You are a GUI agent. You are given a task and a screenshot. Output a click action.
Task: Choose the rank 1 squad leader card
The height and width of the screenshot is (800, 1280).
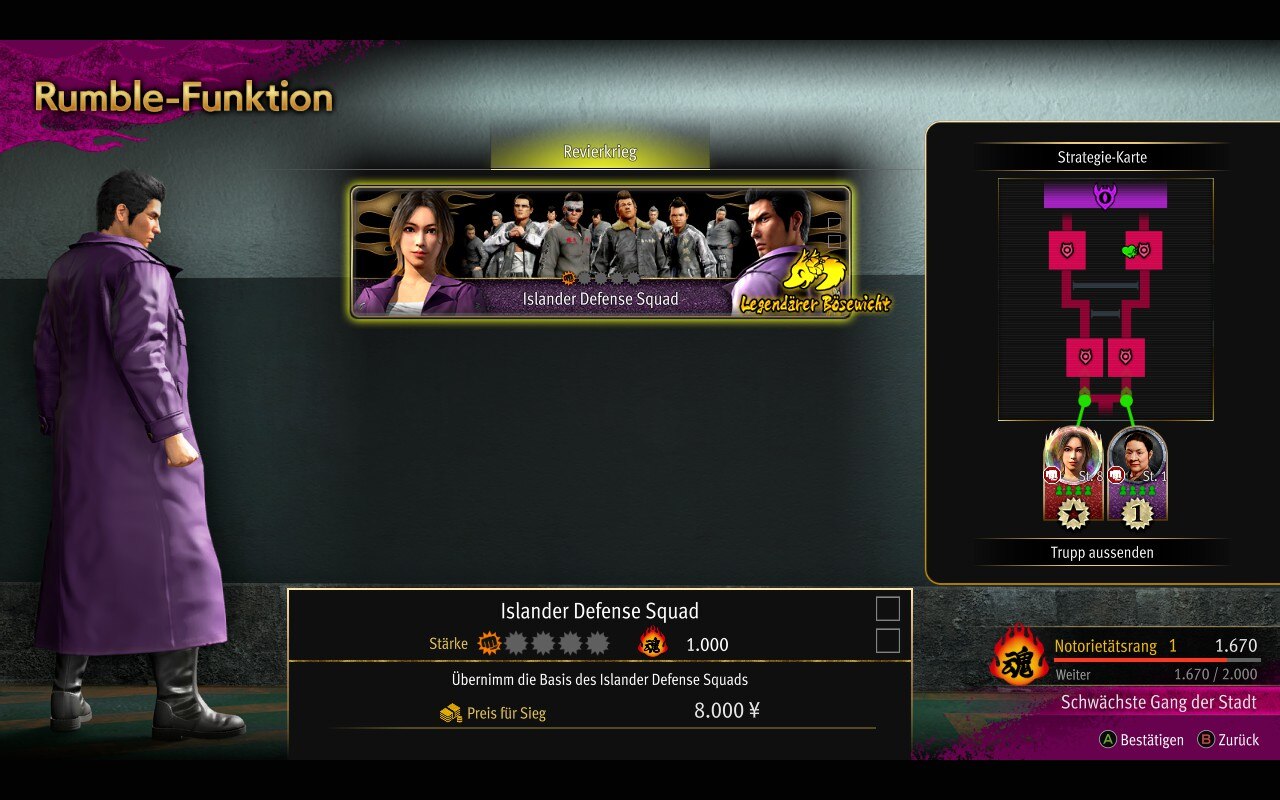click(1137, 473)
